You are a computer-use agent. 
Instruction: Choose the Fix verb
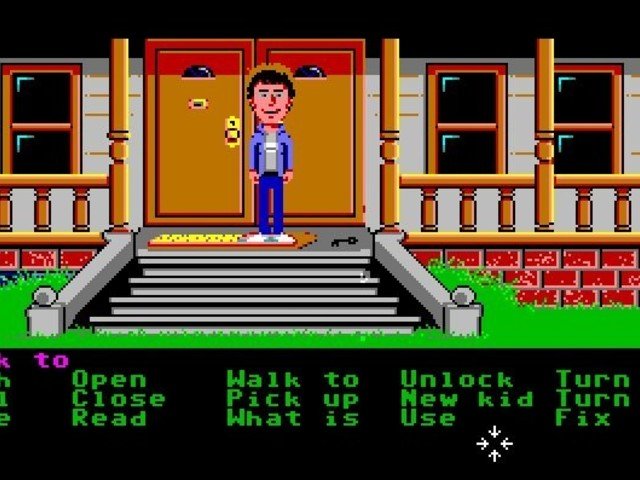click(583, 419)
